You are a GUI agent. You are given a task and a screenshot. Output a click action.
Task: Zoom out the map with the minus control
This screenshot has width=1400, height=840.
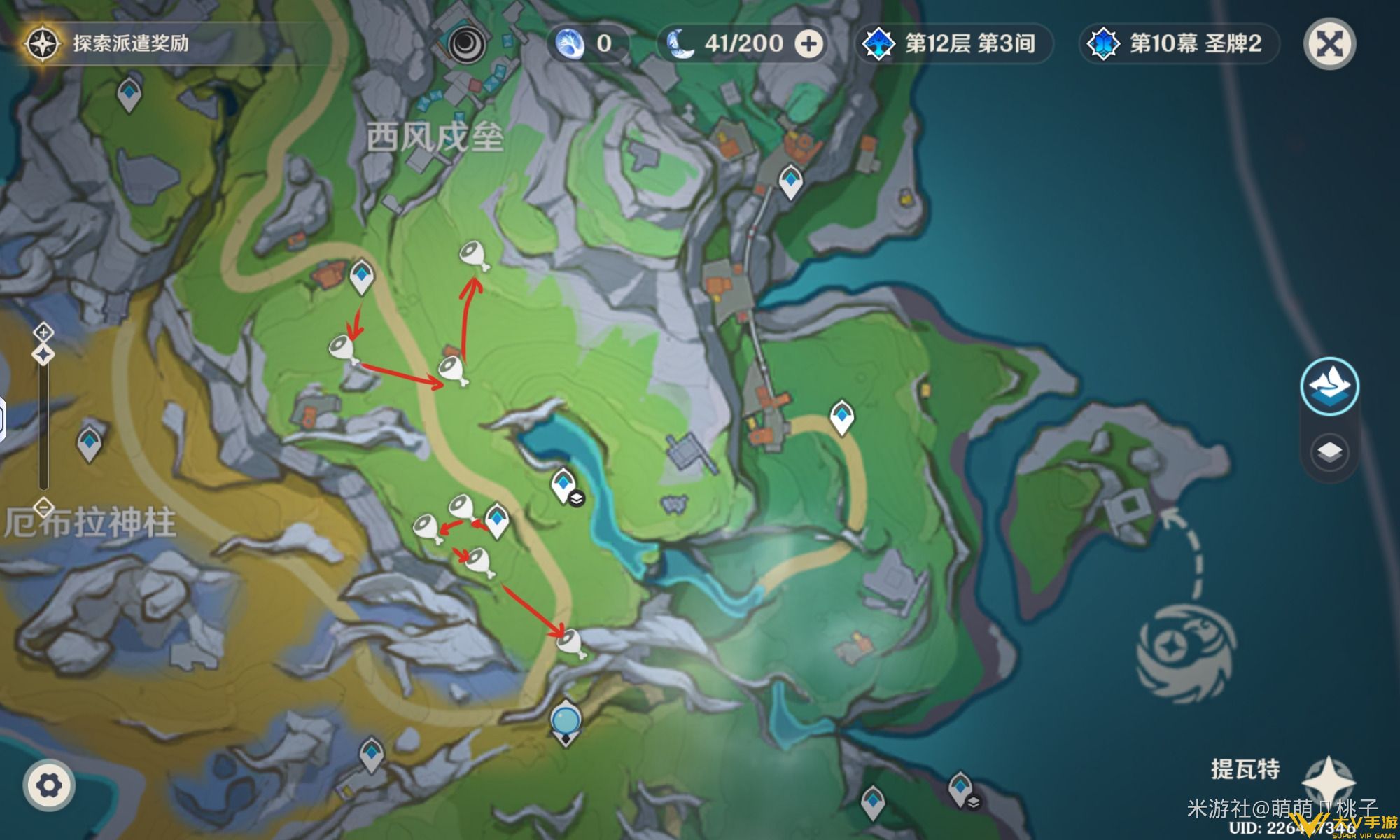[43, 506]
